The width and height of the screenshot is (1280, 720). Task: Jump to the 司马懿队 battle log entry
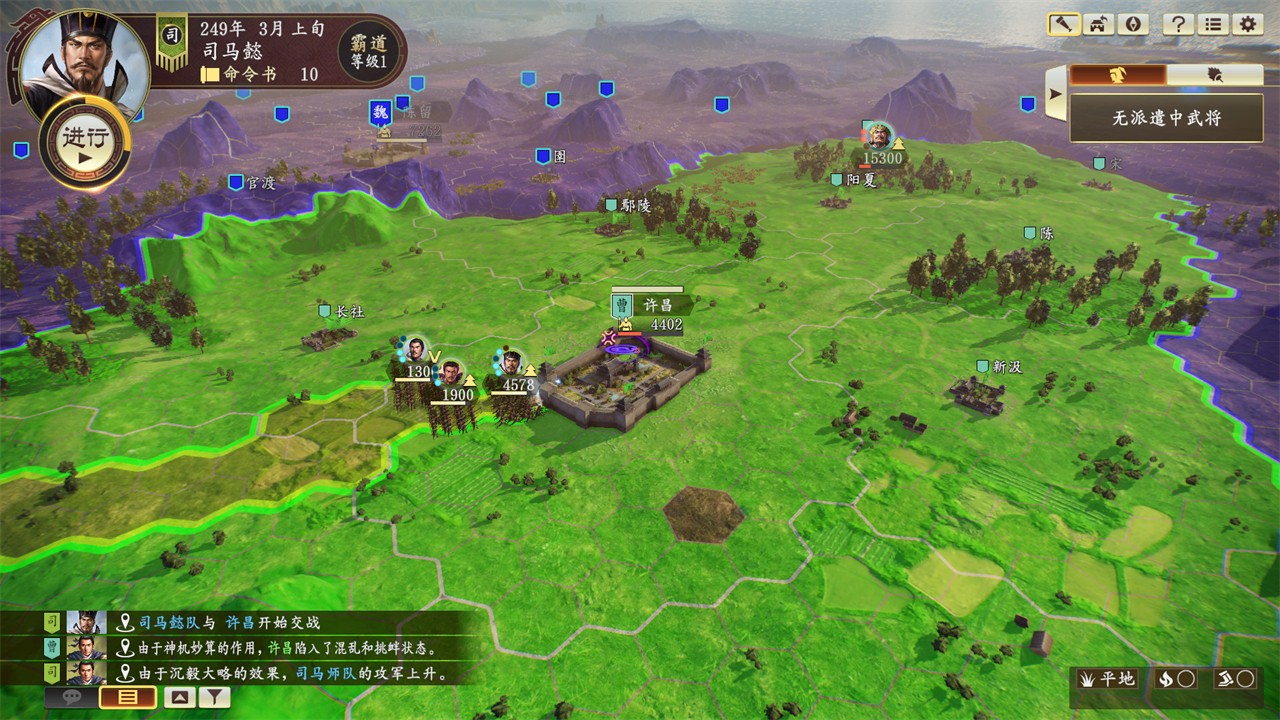(x=228, y=622)
